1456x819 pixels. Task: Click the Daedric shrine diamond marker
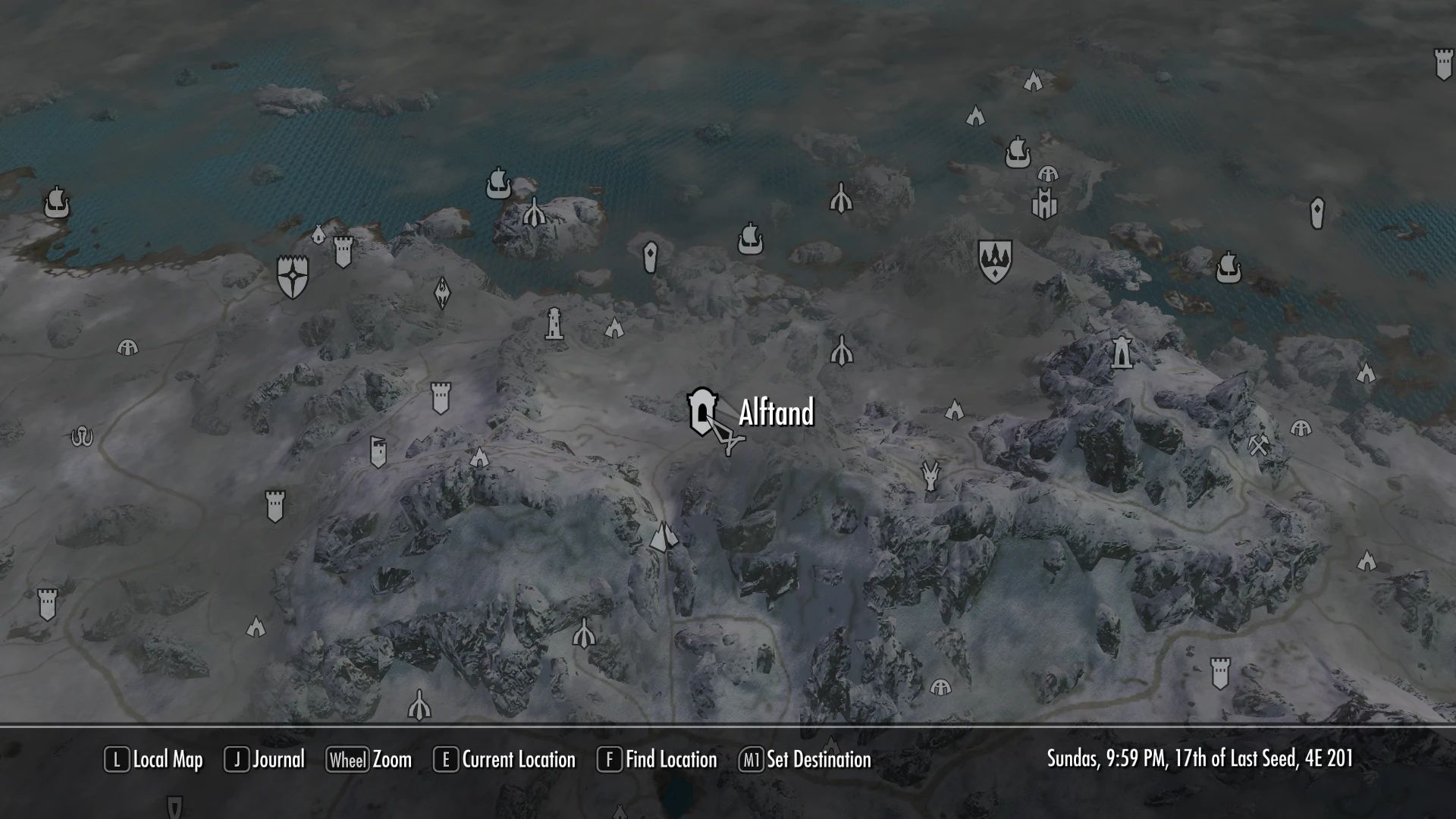pyautogui.click(x=442, y=293)
